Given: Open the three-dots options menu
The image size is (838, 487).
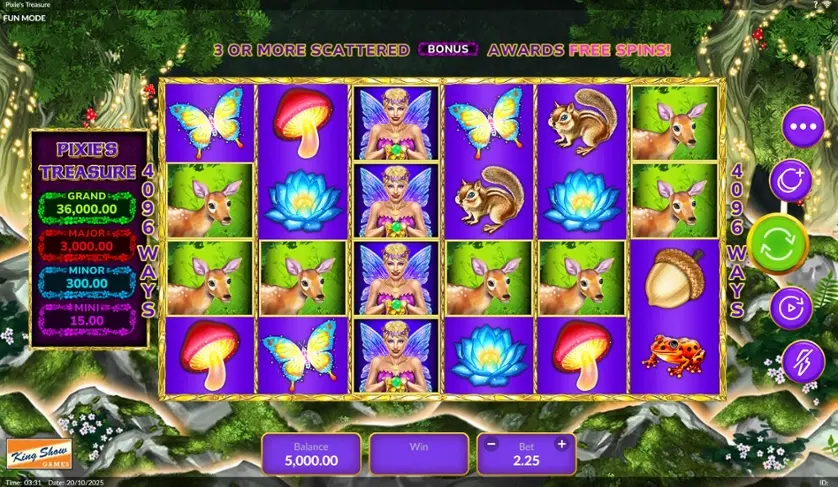Looking at the screenshot, I should [801, 128].
